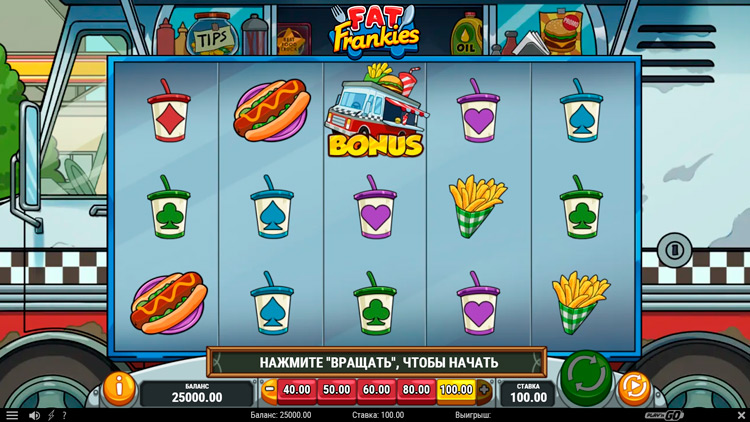Decrease the bet with the minus button
Image resolution: width=750 pixels, height=422 pixels.
[x=270, y=390]
